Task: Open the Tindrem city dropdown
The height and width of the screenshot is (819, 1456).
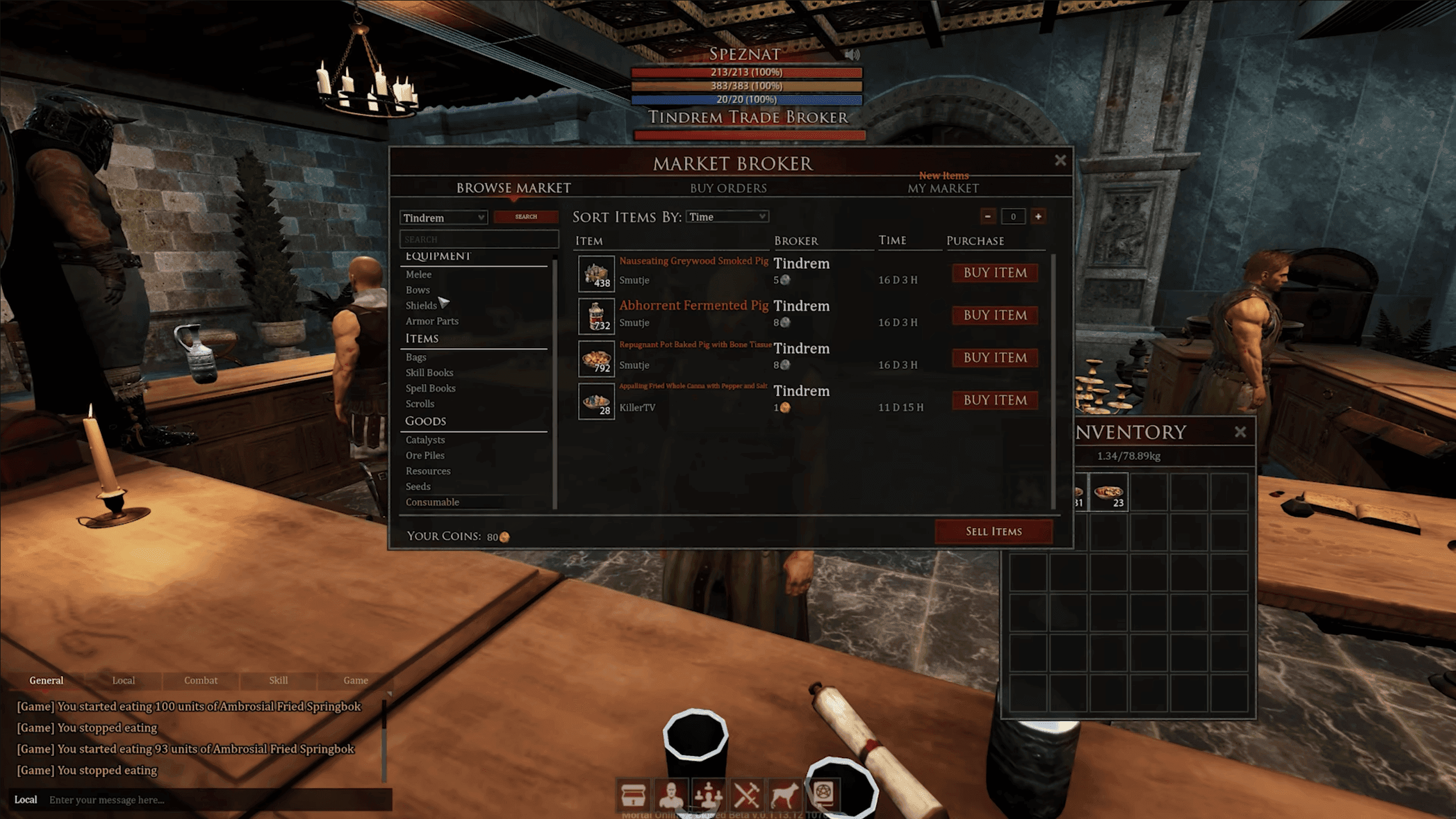Action: (x=444, y=218)
